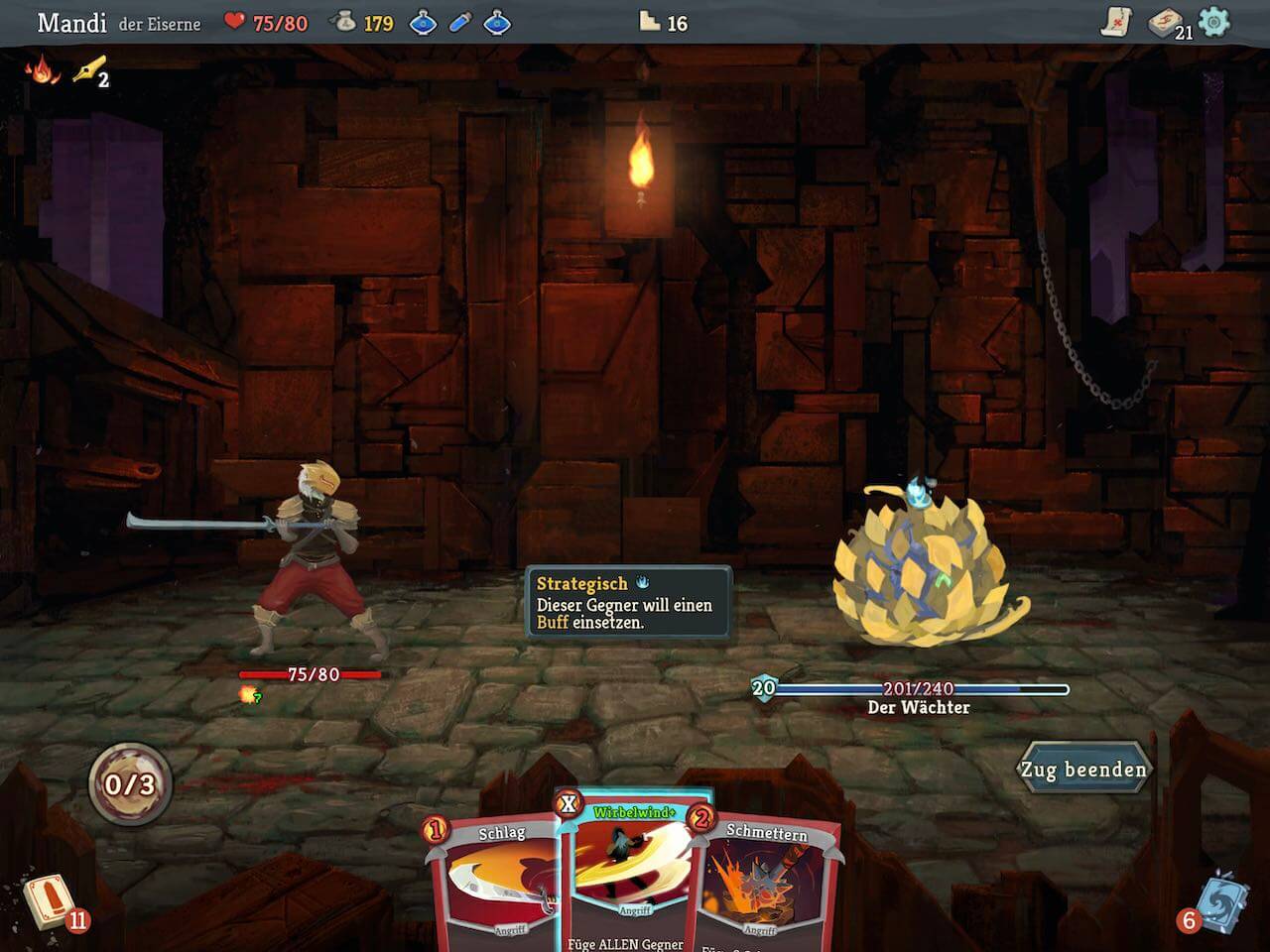
Task: Inspect the burning flame relic
Action: click(41, 69)
